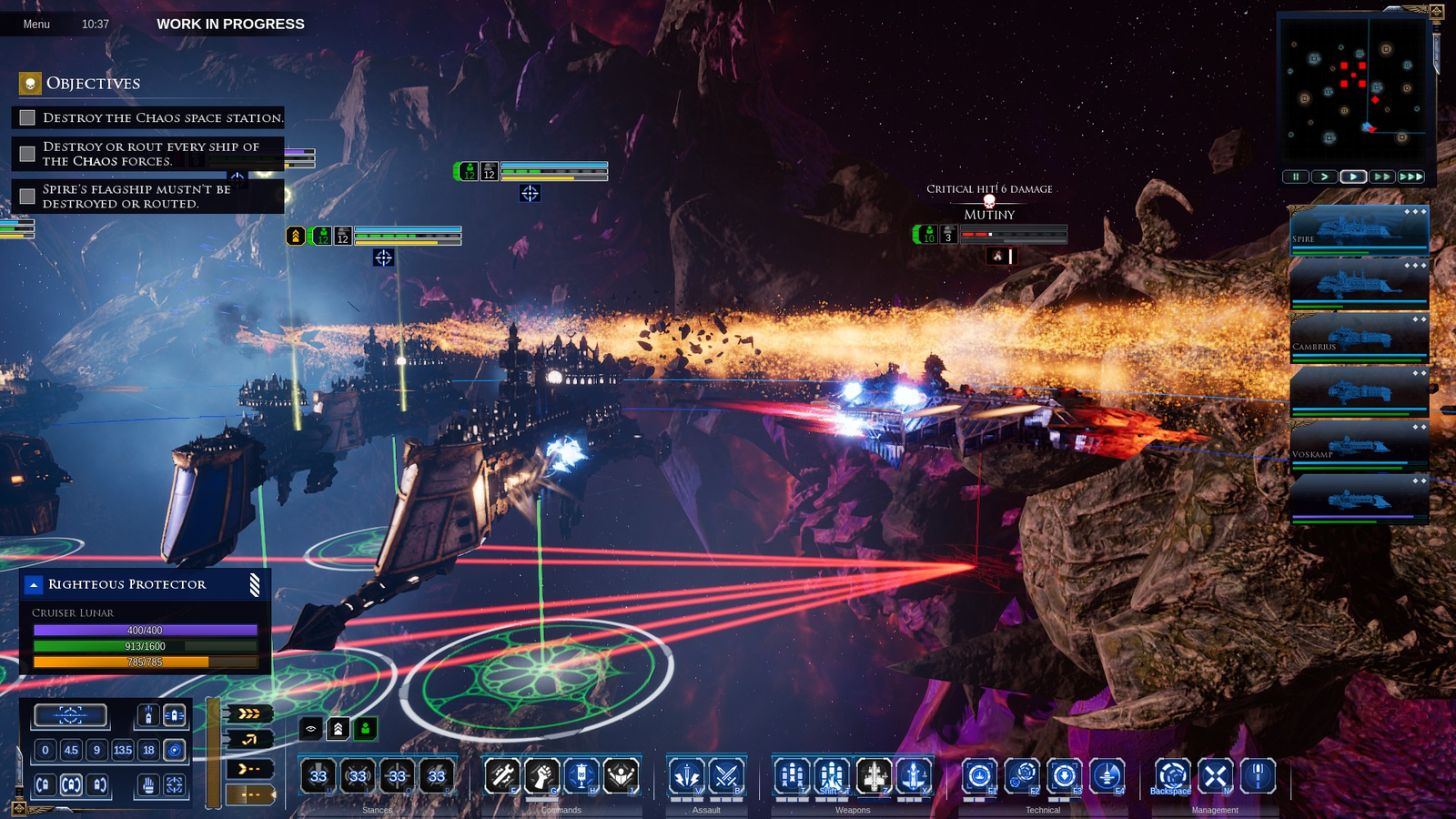The width and height of the screenshot is (1456, 819).
Task: Collapse the Righteous Protector panel
Action: (x=34, y=584)
